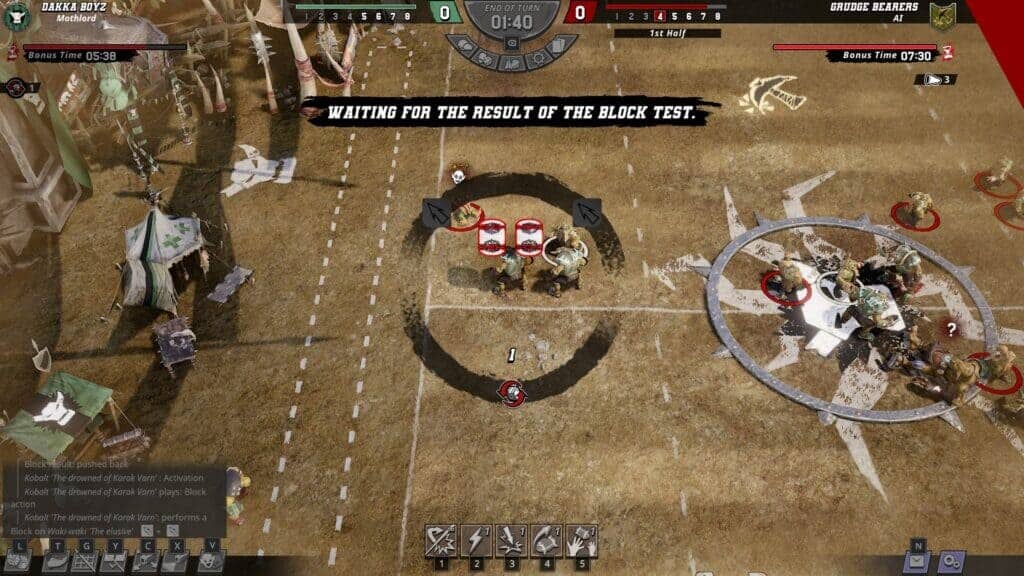Open the cogwheel options button at bottom right

click(949, 562)
